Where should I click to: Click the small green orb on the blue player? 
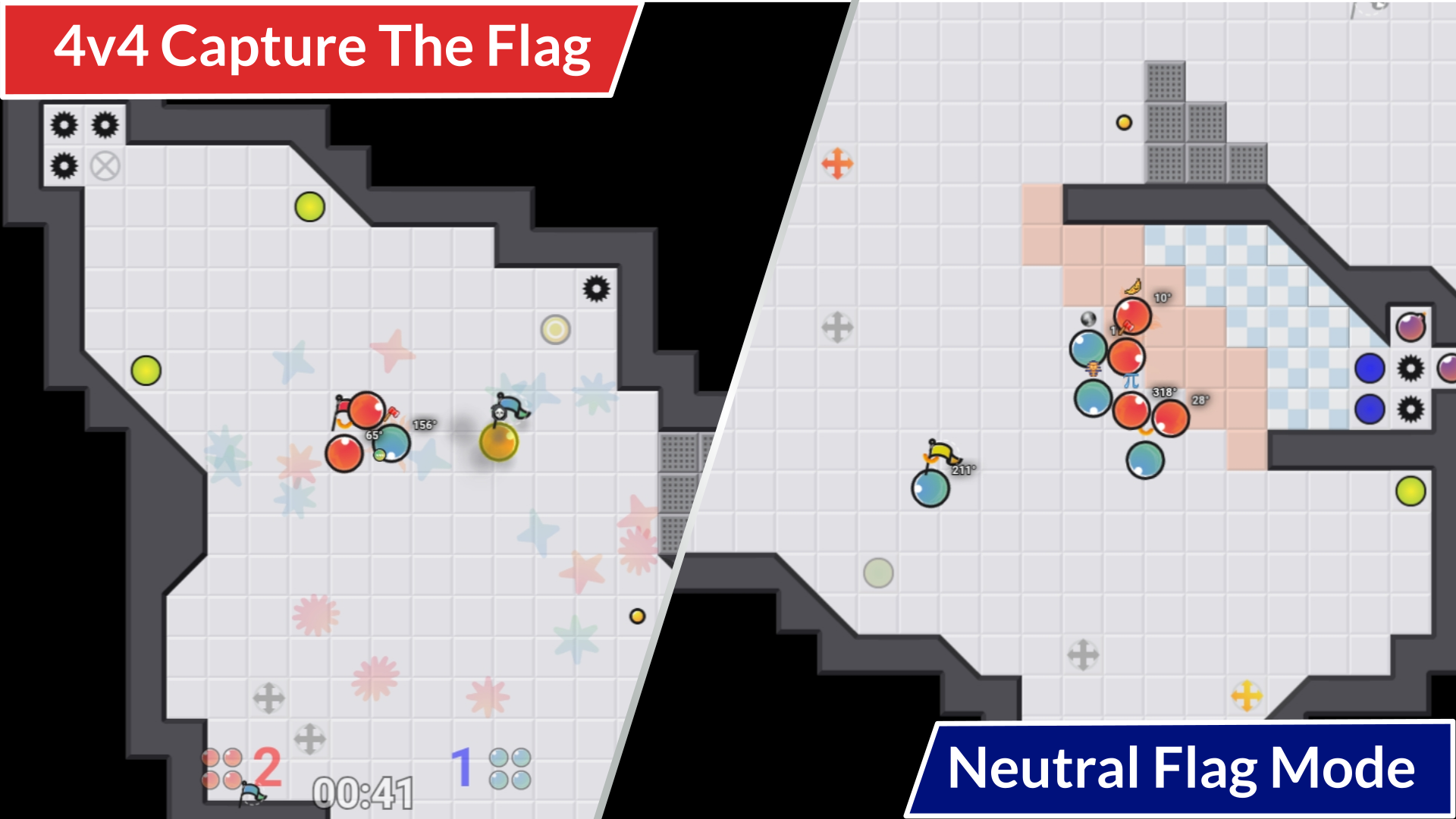(379, 457)
